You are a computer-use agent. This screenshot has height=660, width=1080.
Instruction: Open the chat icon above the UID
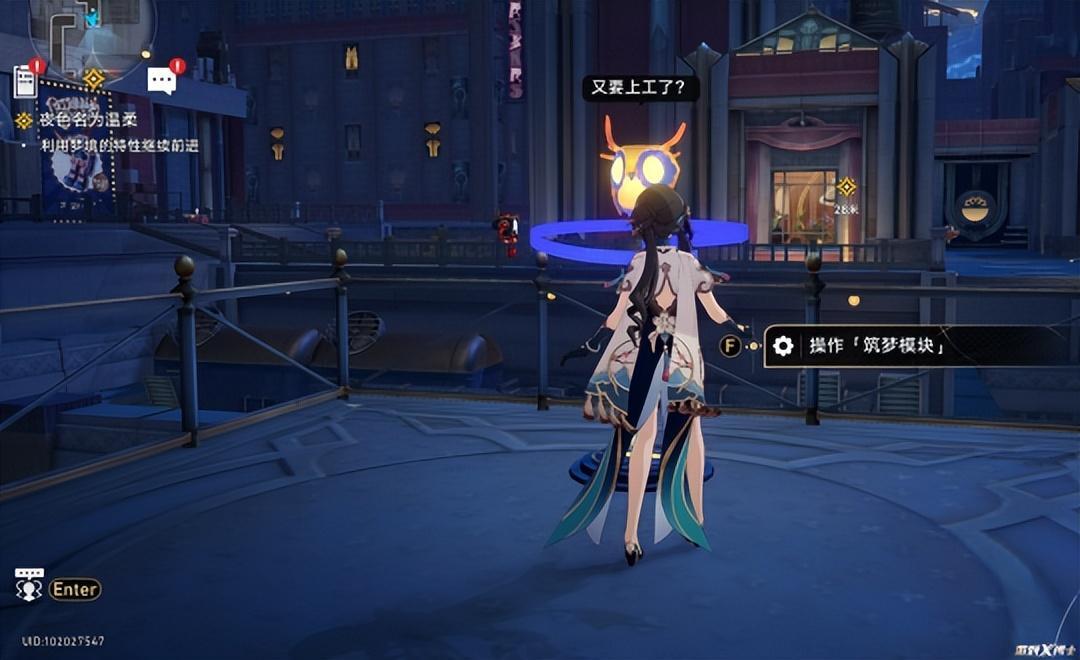[x=29, y=585]
